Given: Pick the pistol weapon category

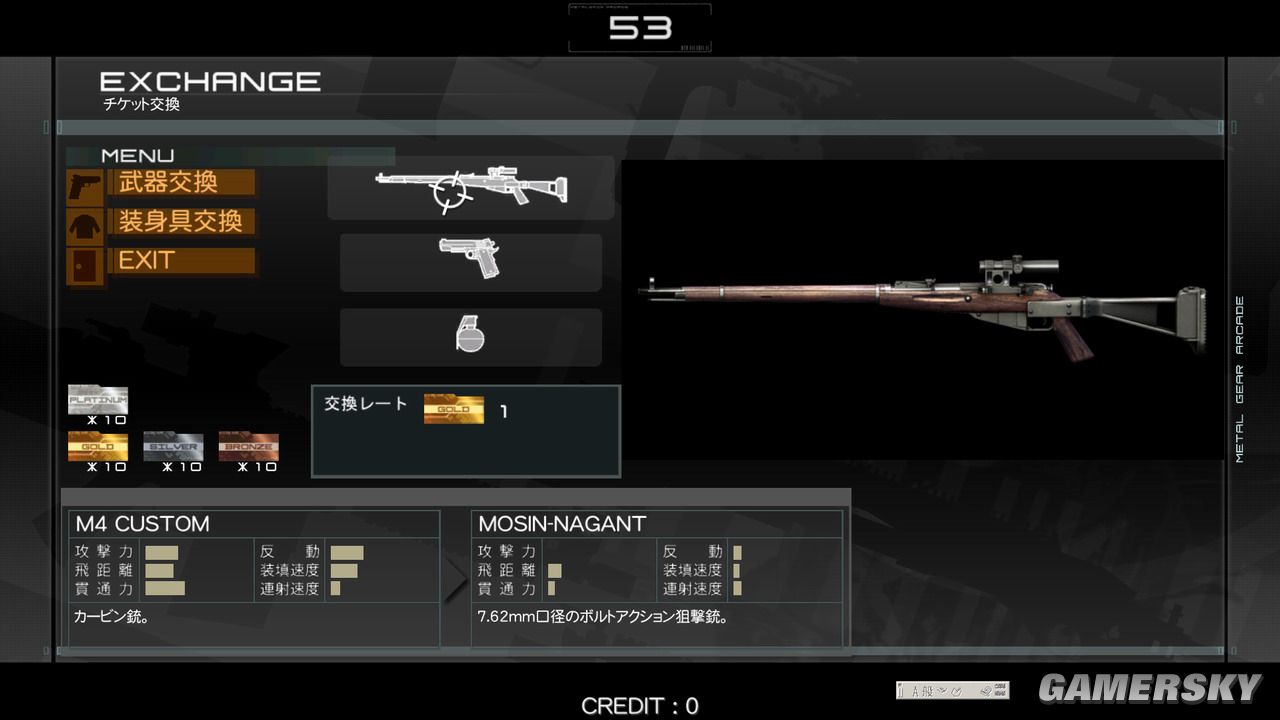Looking at the screenshot, I should tap(470, 261).
